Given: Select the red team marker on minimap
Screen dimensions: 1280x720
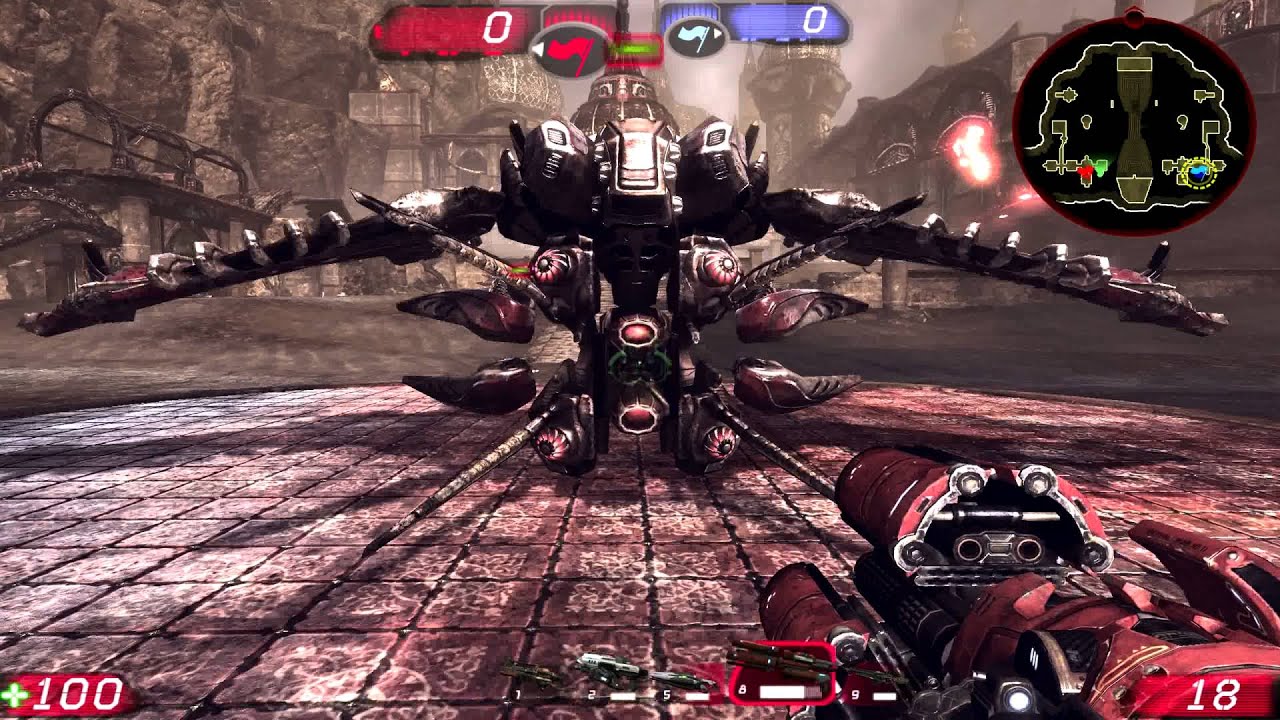Looking at the screenshot, I should pos(1085,173).
